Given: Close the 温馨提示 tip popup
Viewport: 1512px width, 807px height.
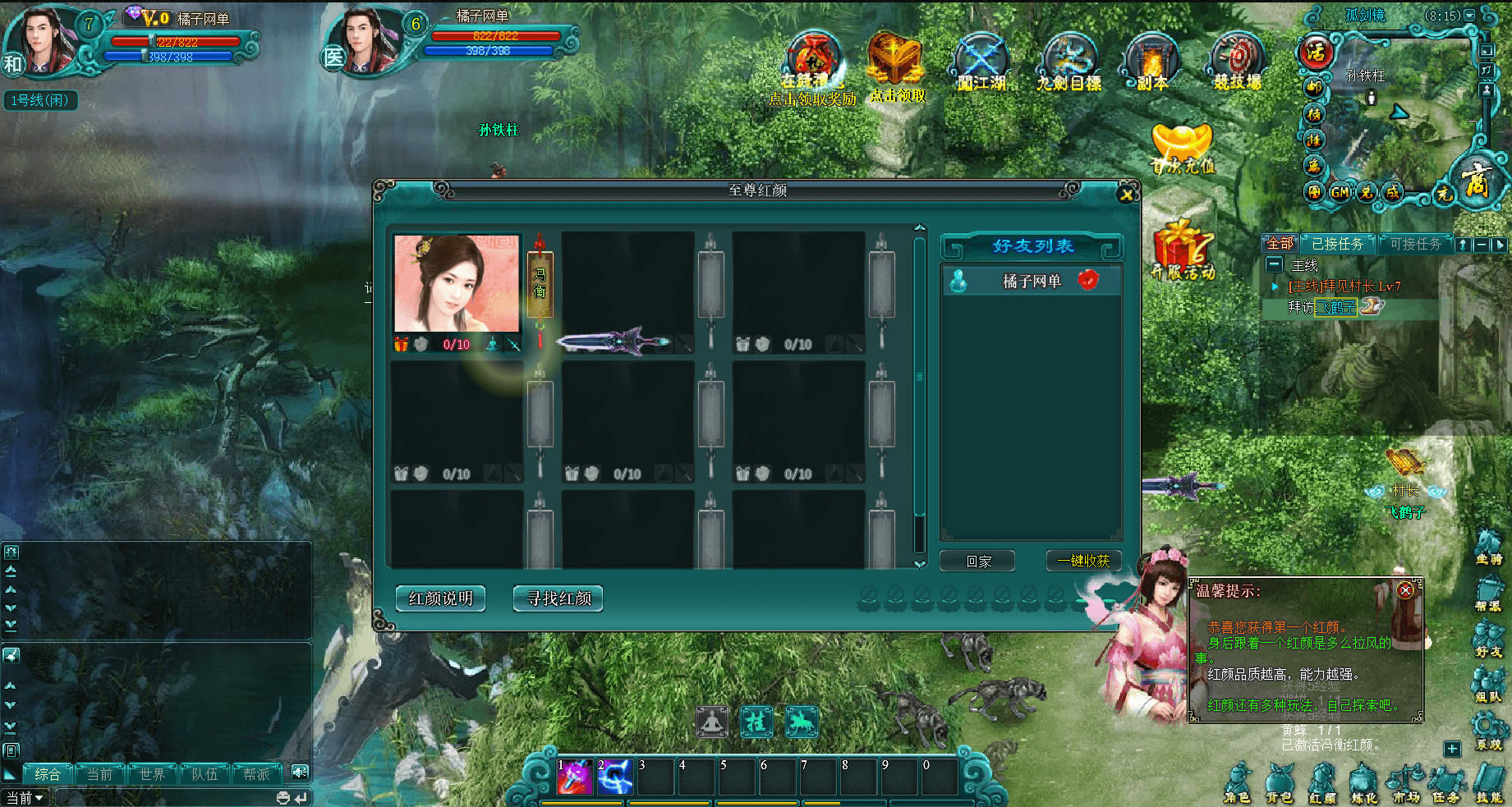Looking at the screenshot, I should [x=1405, y=591].
